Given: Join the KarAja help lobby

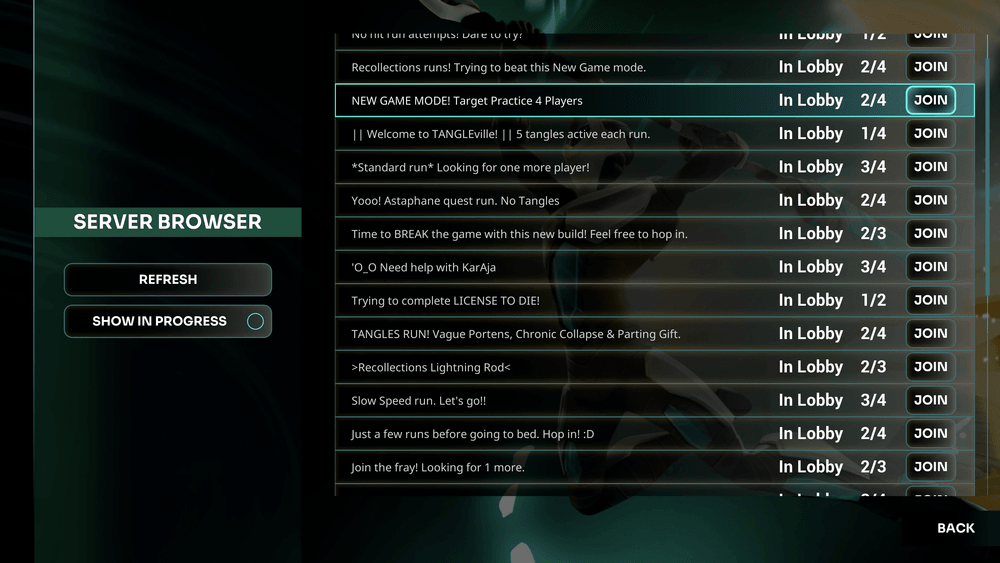Looking at the screenshot, I should coord(930,267).
